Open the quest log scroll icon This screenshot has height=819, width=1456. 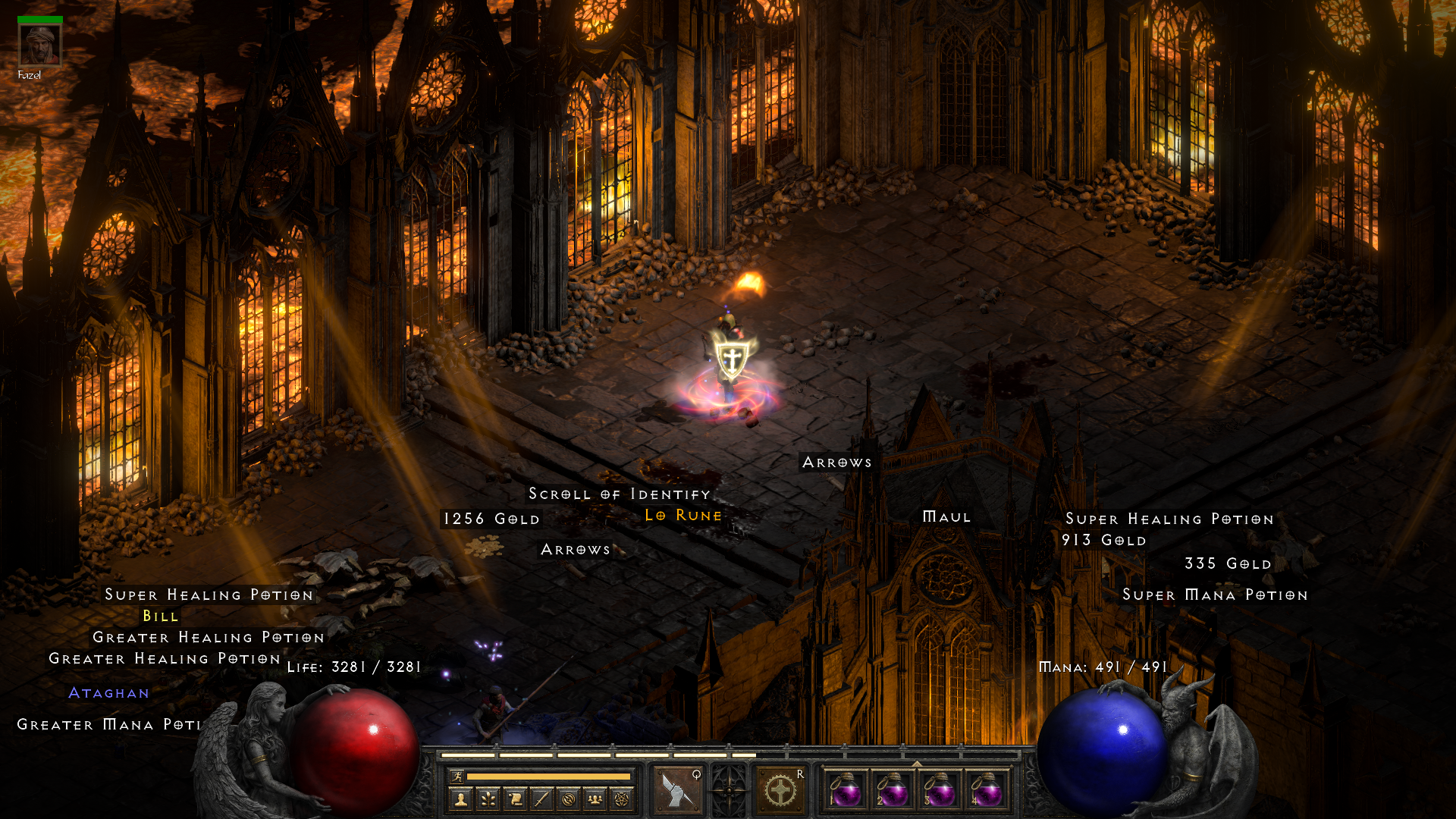coord(515,799)
